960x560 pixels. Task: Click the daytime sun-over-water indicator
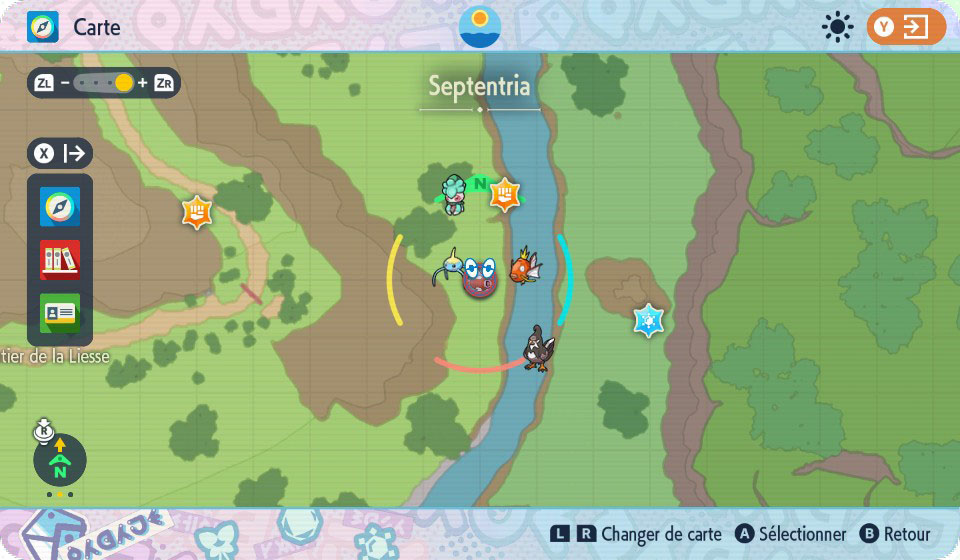(480, 27)
